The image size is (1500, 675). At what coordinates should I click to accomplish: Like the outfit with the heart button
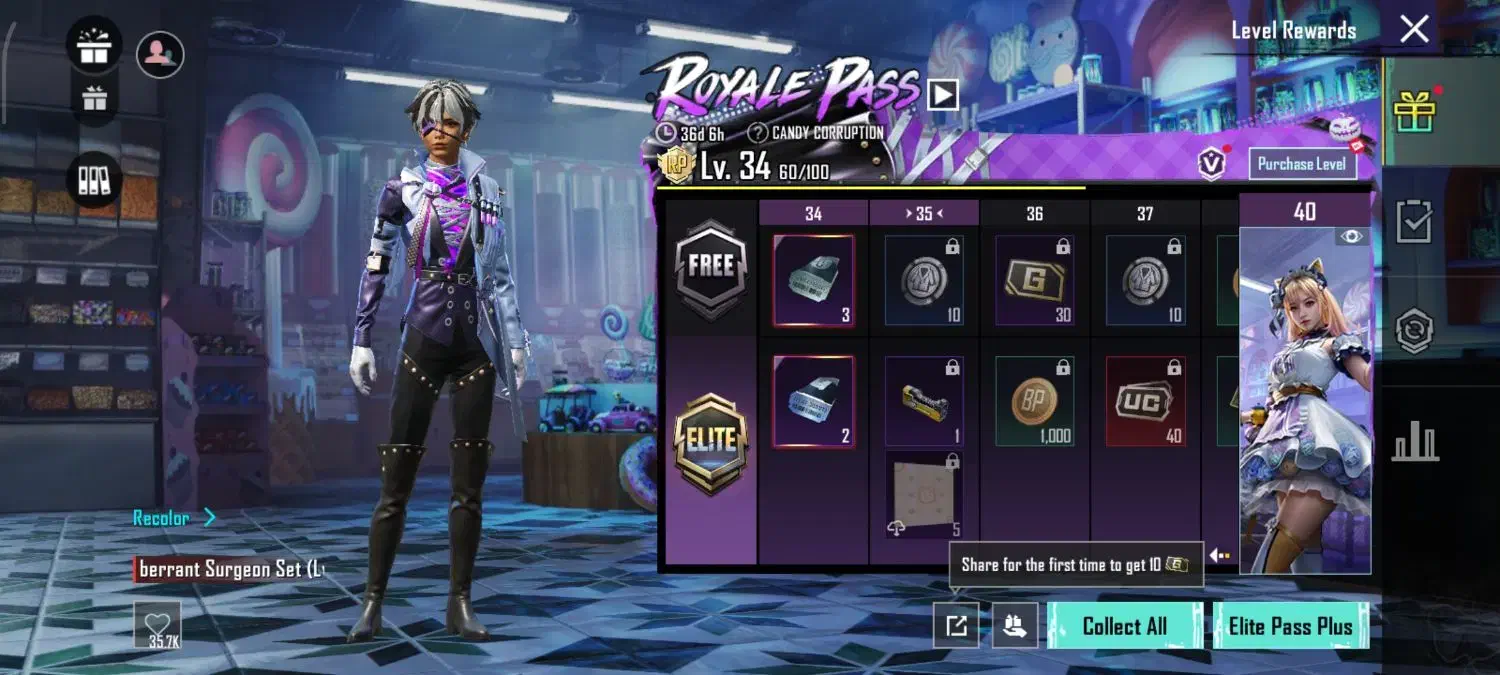(158, 625)
